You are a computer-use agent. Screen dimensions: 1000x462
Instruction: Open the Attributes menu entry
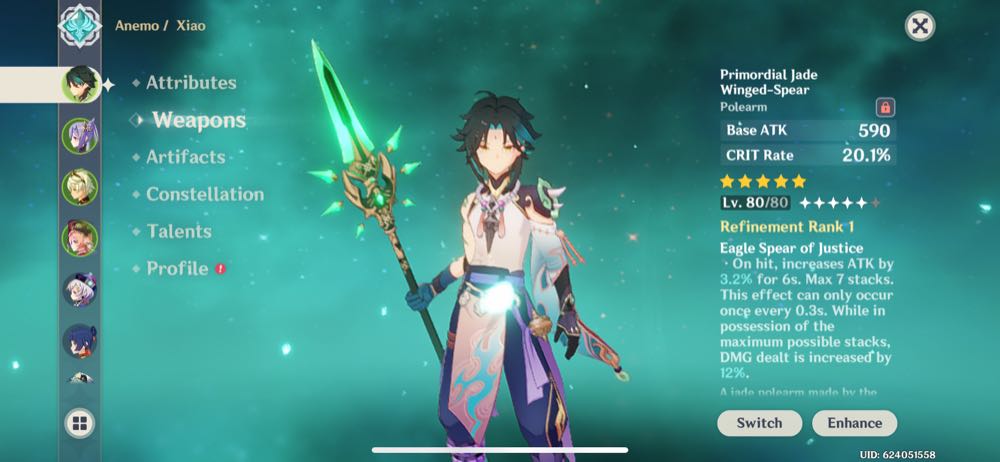(x=190, y=83)
